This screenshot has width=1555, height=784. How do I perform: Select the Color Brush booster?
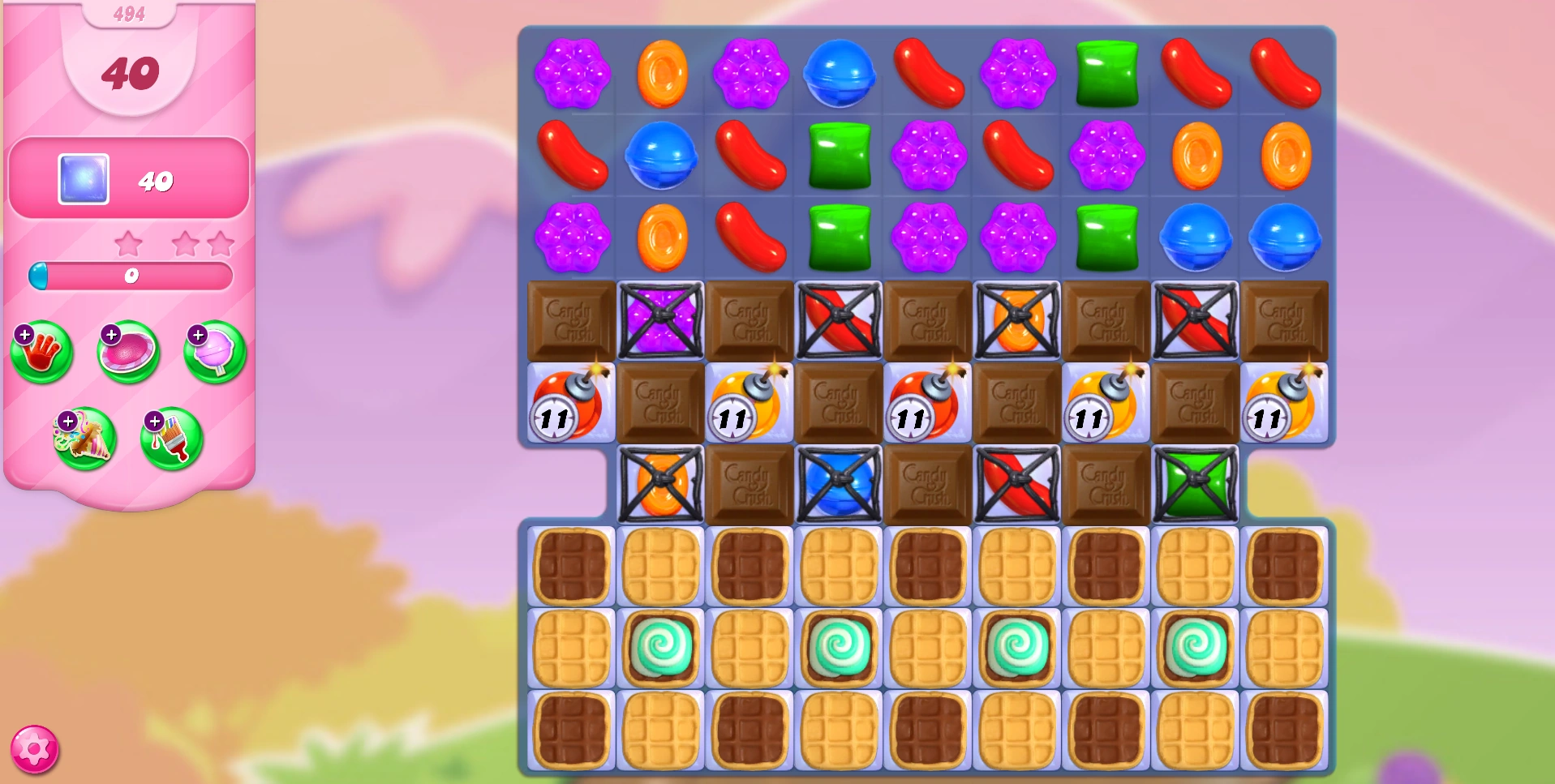[172, 439]
